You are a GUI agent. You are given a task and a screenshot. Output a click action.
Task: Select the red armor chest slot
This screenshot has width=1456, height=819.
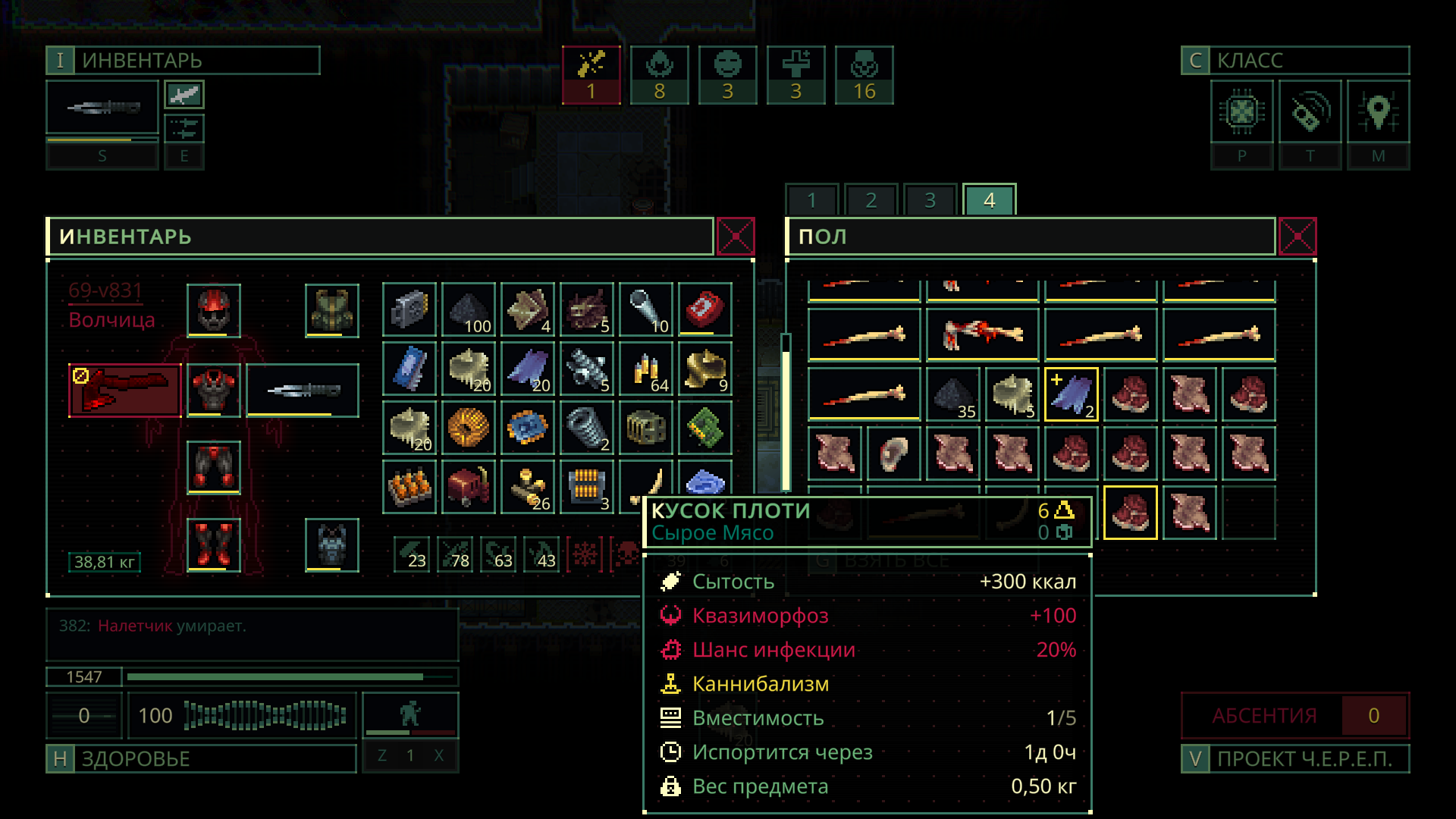pyautogui.click(x=214, y=390)
